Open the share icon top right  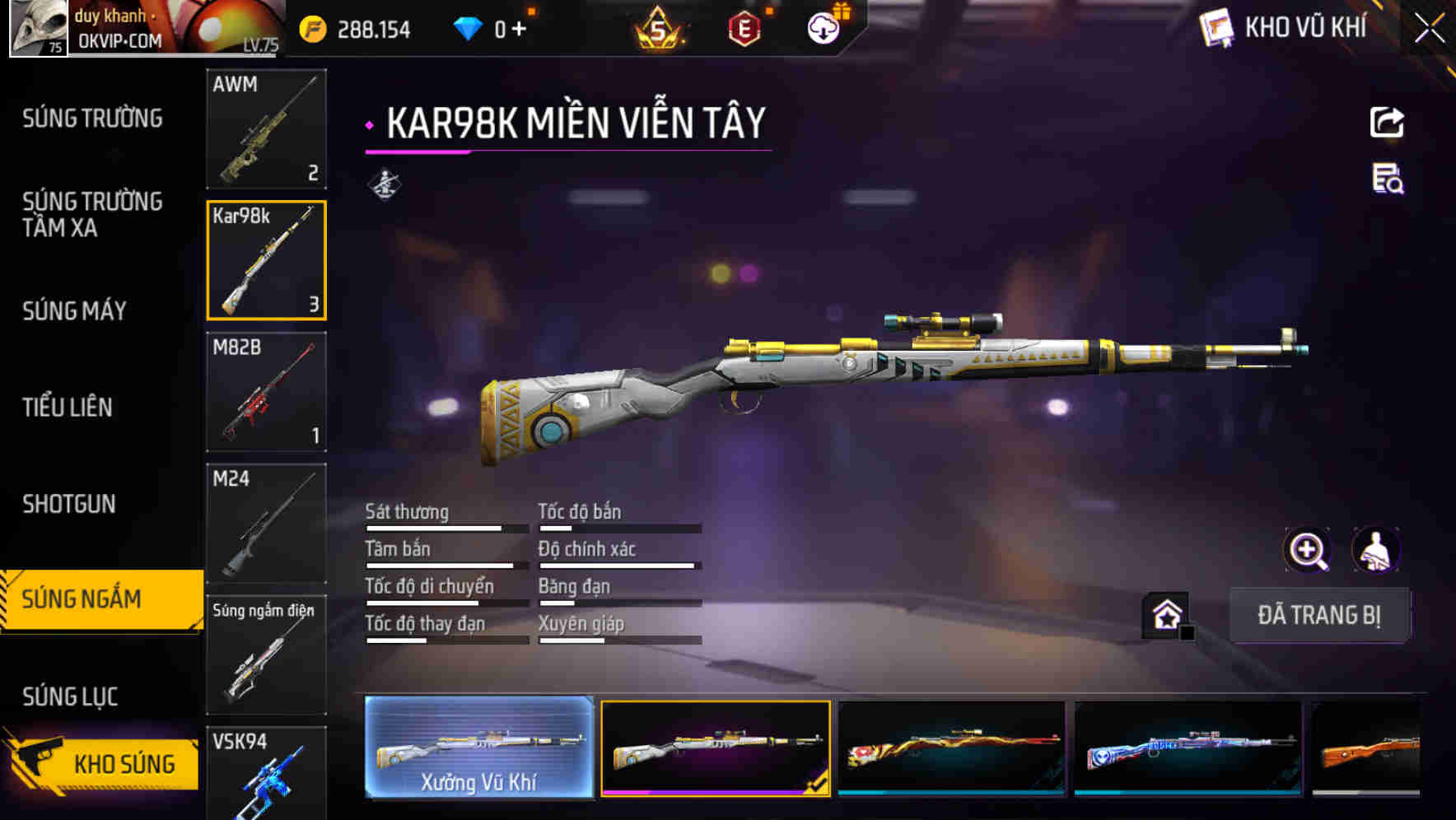[x=1386, y=122]
